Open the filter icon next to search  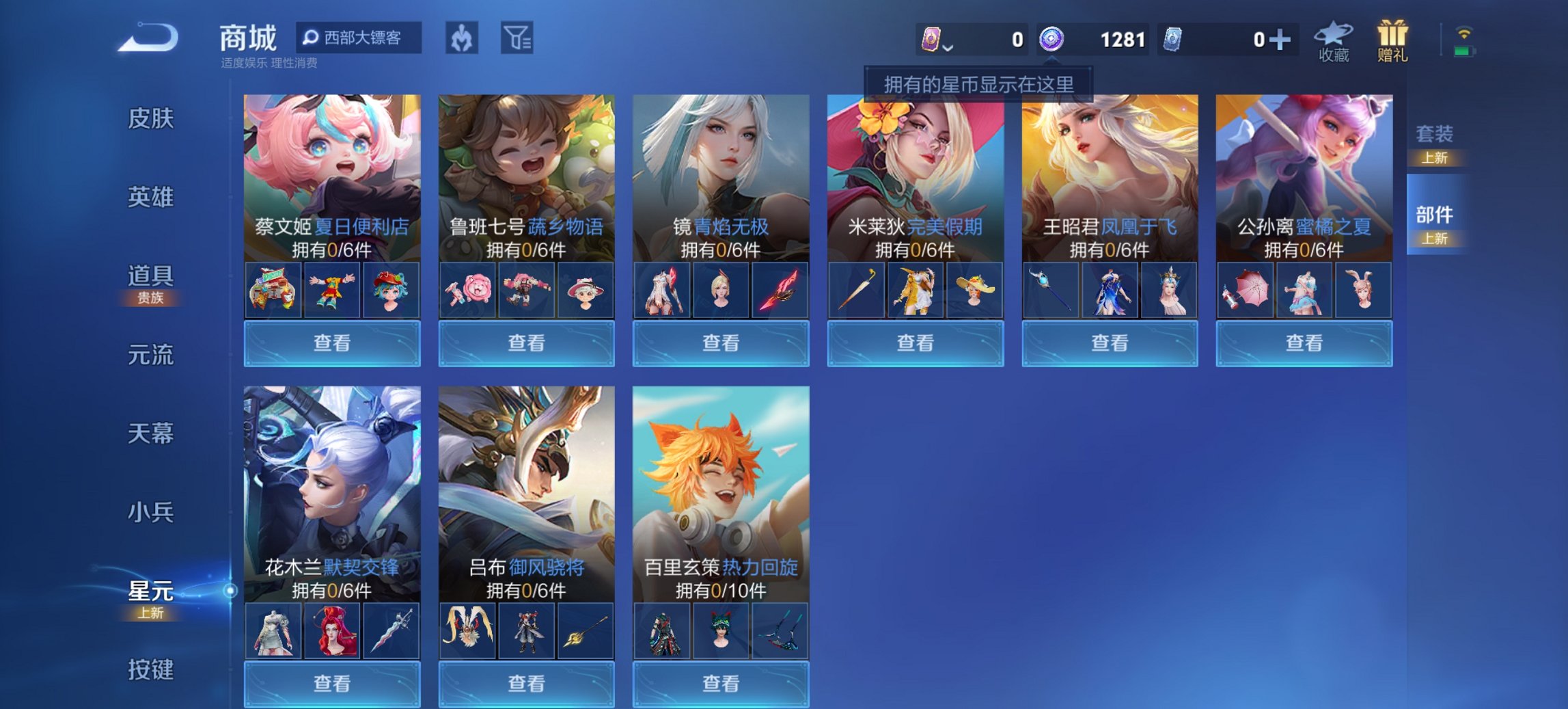(517, 39)
